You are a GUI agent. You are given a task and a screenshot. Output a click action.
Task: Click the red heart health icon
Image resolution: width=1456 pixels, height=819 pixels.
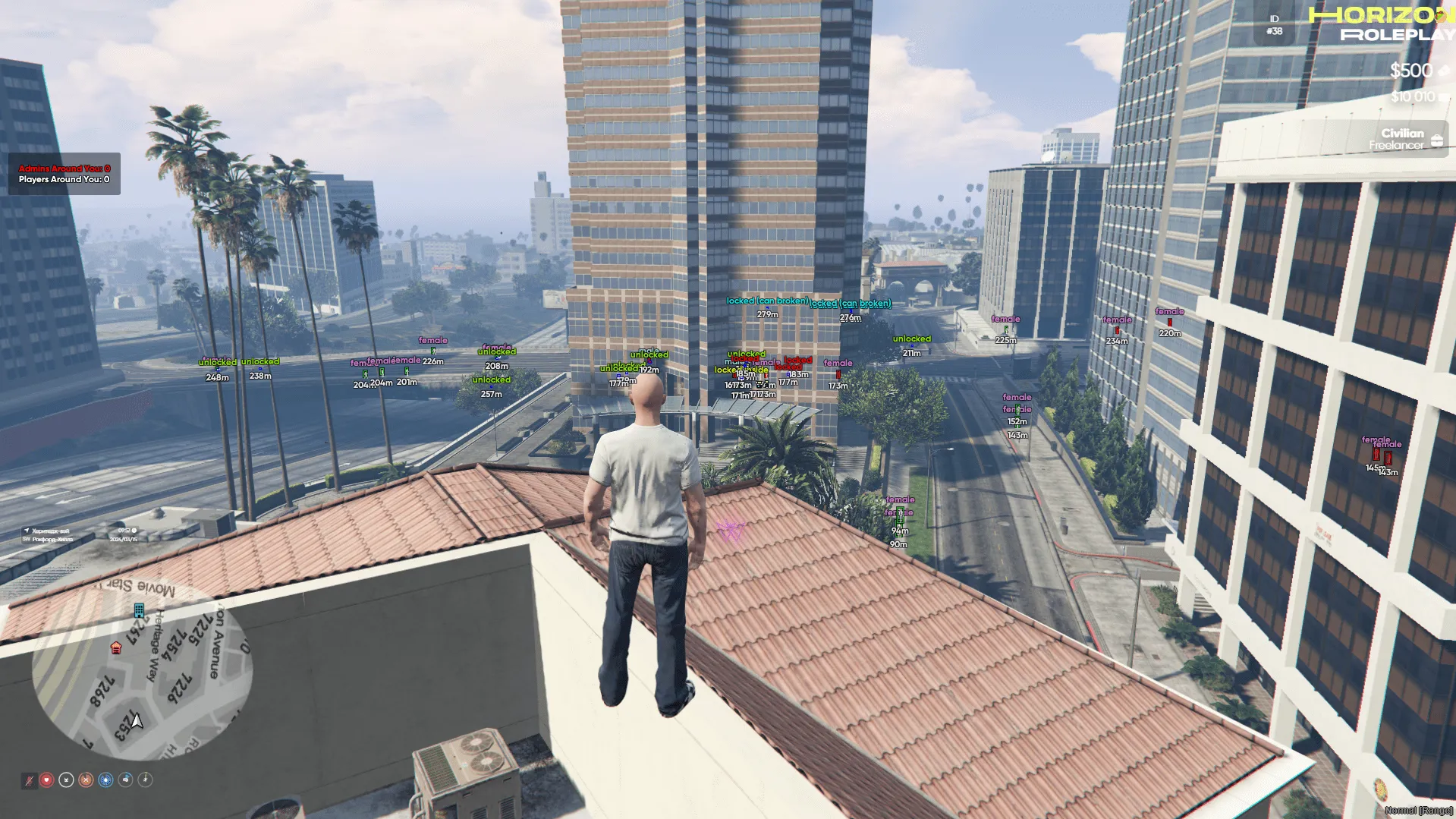click(x=47, y=780)
